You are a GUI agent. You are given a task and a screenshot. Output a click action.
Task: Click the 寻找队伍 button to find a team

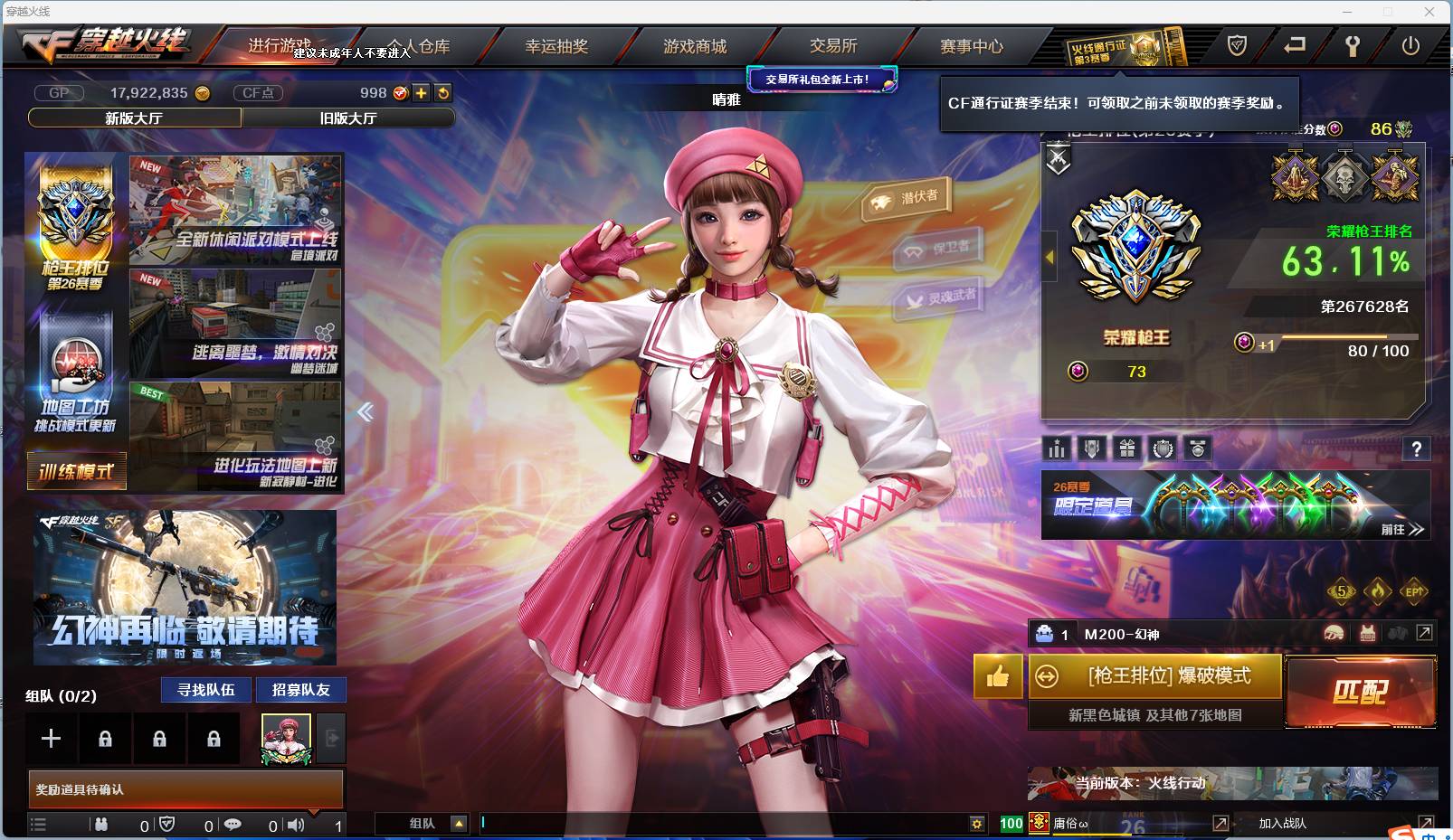click(205, 690)
